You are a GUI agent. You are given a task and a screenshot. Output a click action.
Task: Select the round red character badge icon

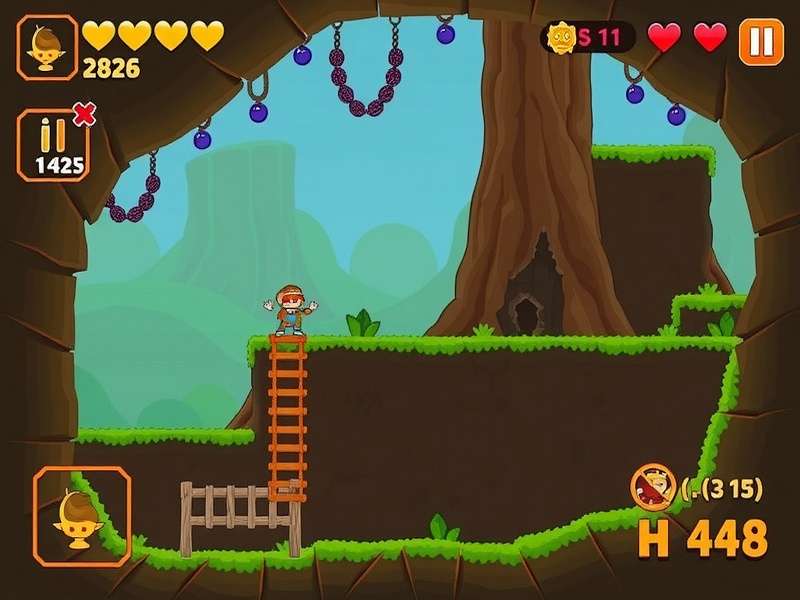(x=653, y=486)
